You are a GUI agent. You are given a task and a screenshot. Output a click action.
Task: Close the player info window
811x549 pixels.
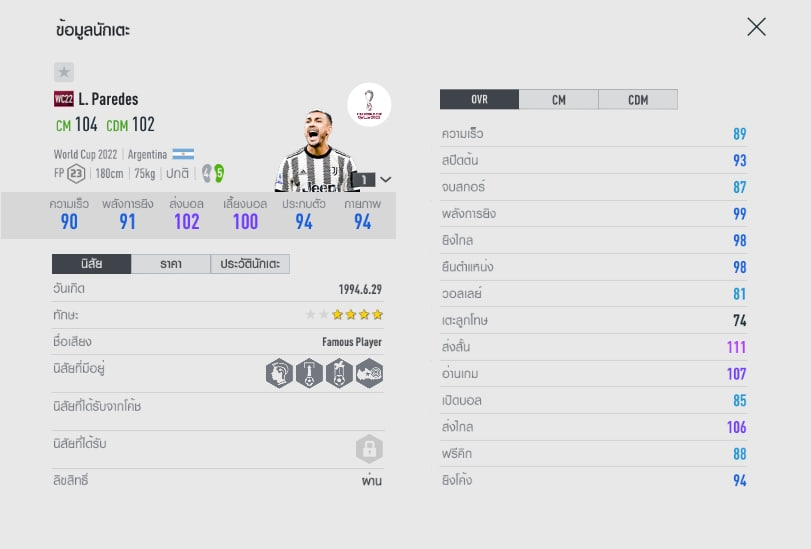756,27
